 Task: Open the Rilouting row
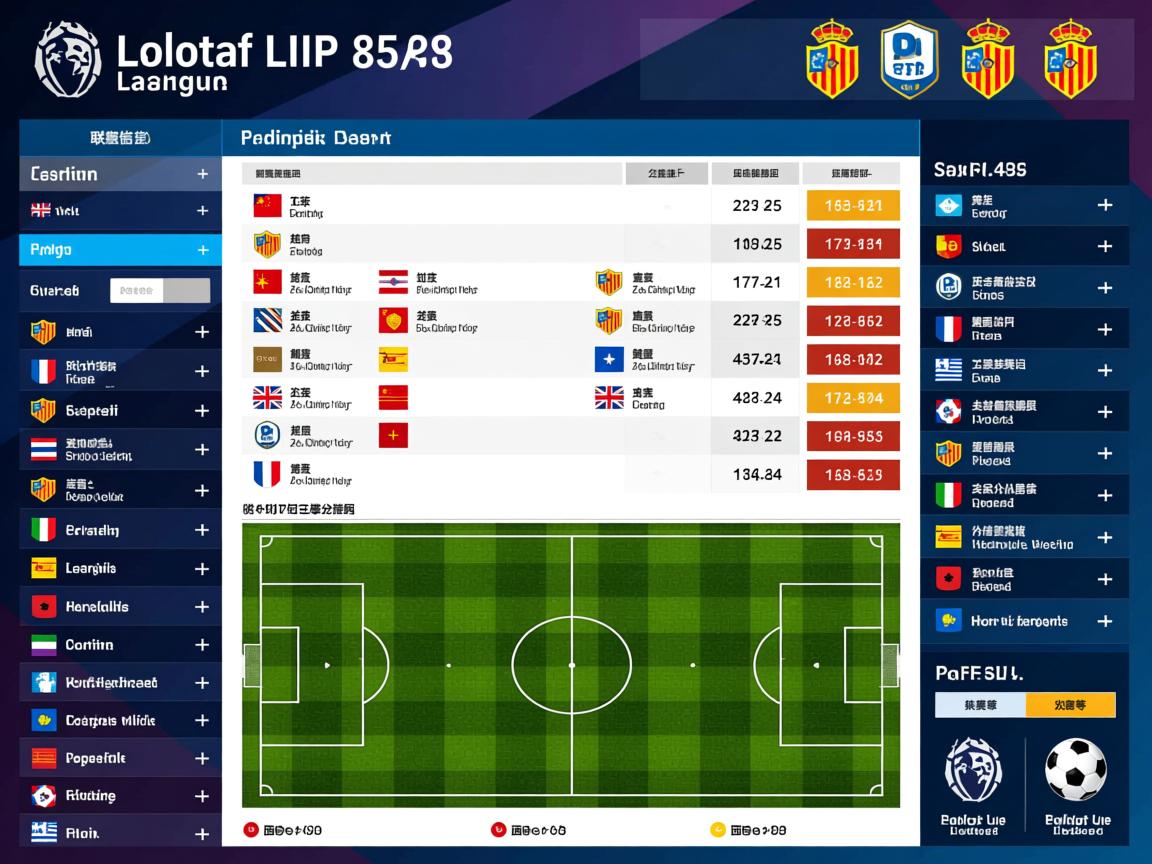click(x=120, y=796)
